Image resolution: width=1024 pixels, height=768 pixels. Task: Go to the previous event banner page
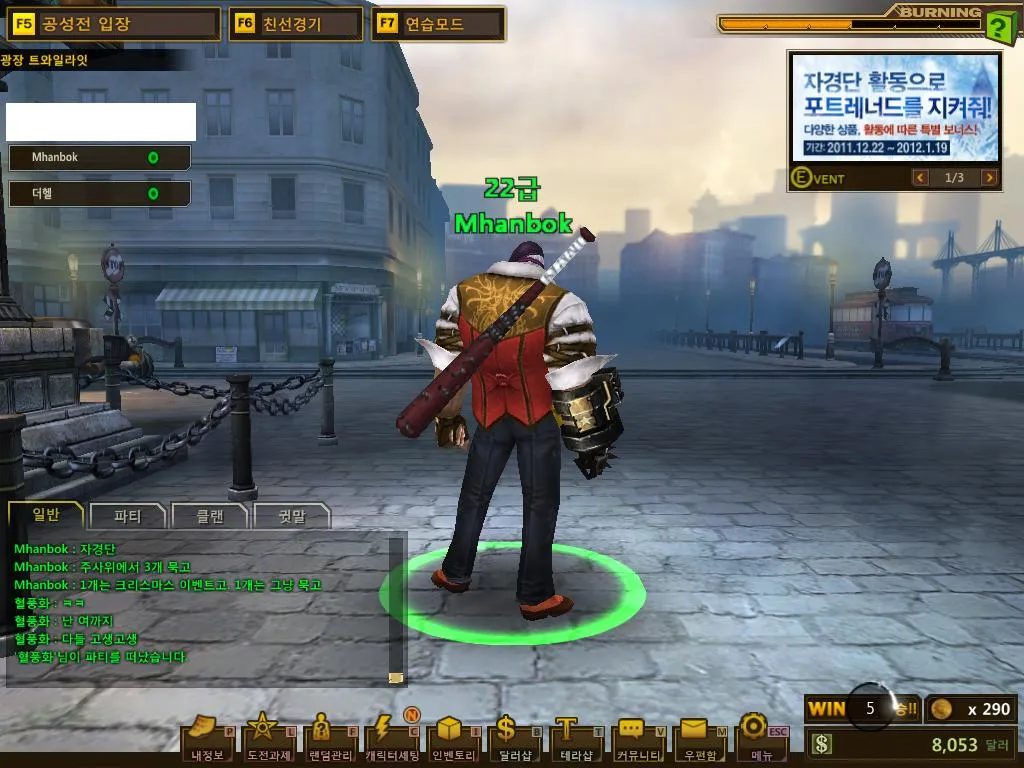pyautogui.click(x=921, y=178)
